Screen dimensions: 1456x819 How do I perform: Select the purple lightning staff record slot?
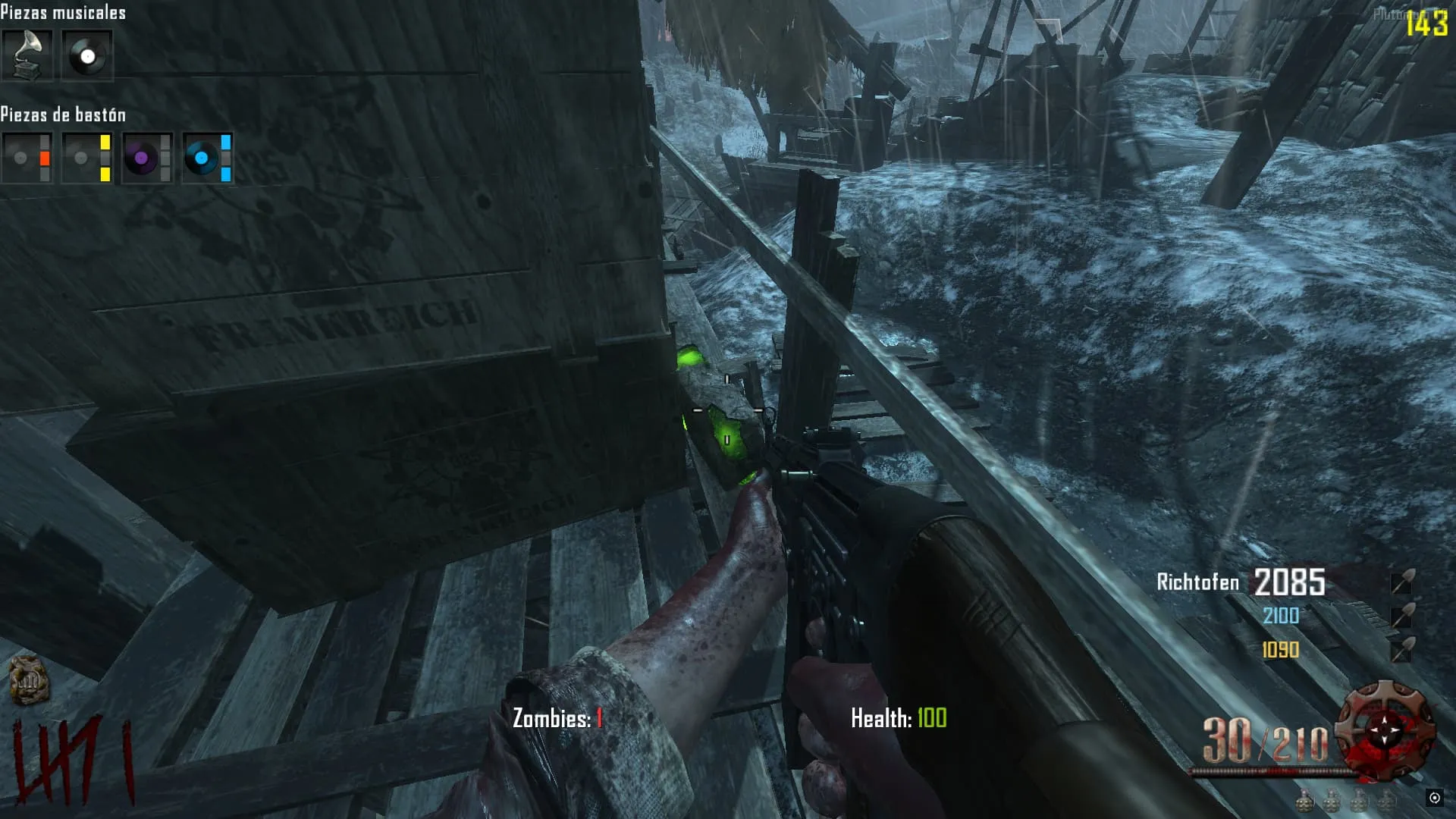pyautogui.click(x=147, y=158)
